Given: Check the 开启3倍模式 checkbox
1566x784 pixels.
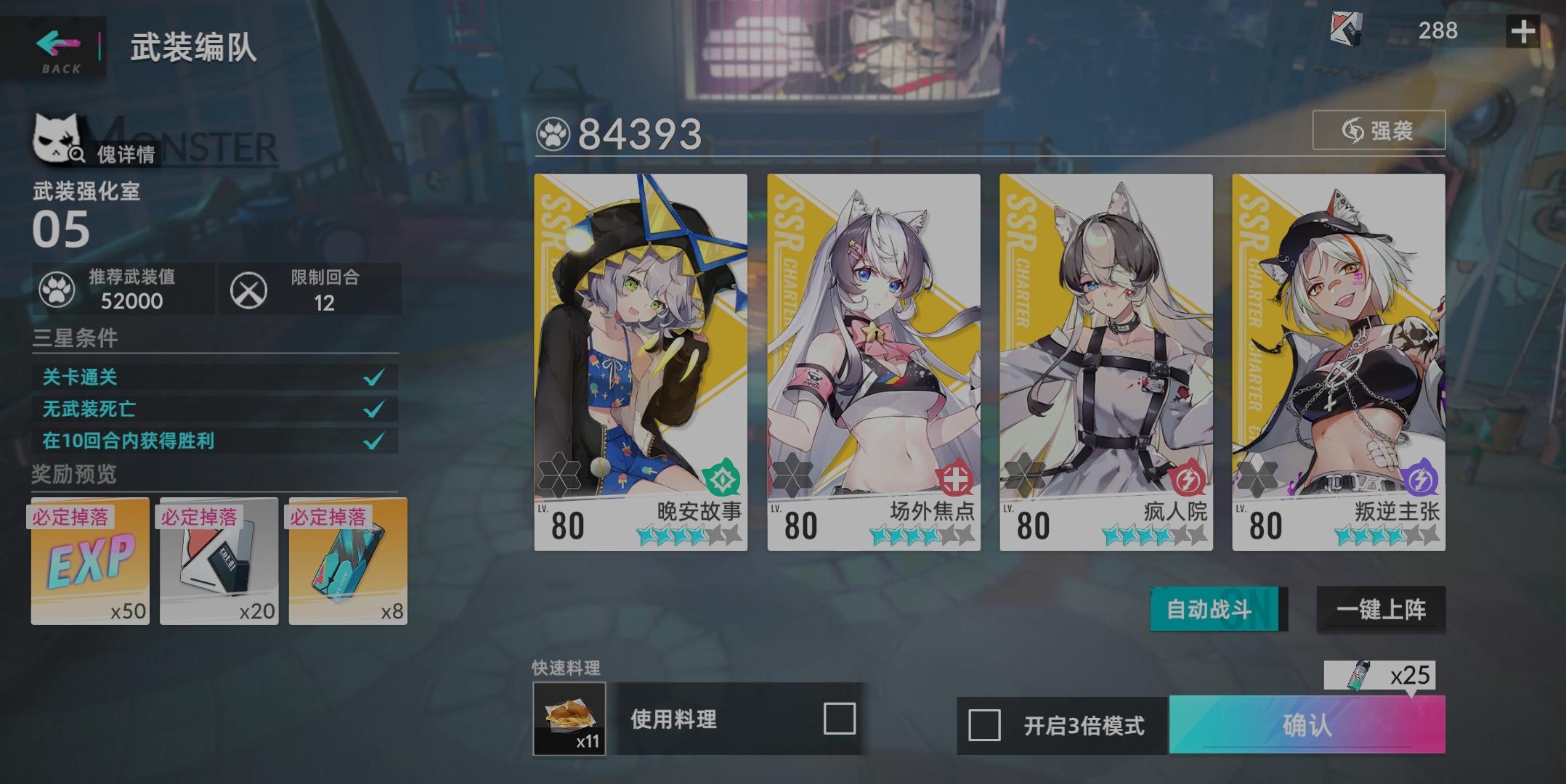Looking at the screenshot, I should point(983,724).
